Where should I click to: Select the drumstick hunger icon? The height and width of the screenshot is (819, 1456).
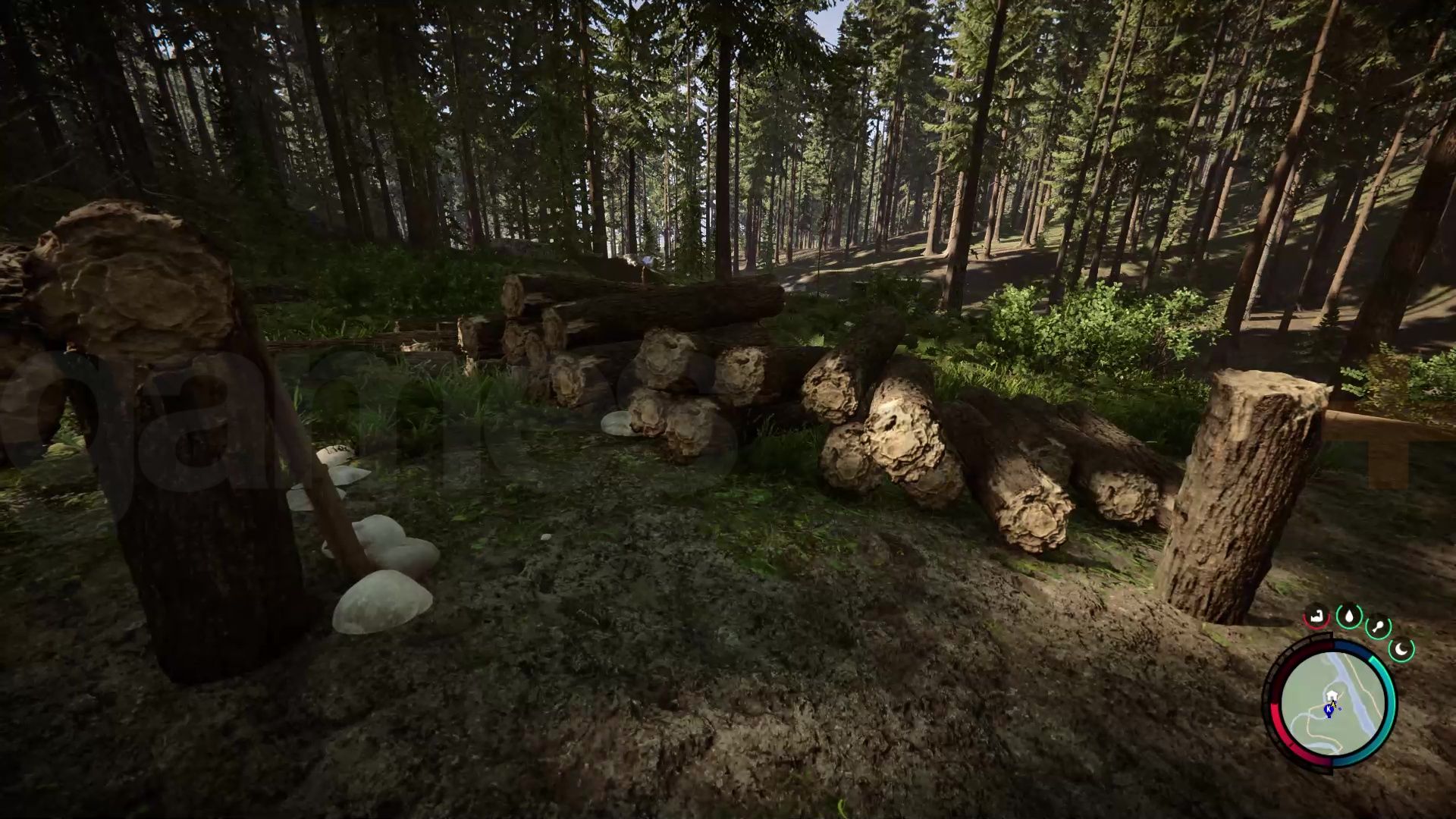coord(1379,626)
